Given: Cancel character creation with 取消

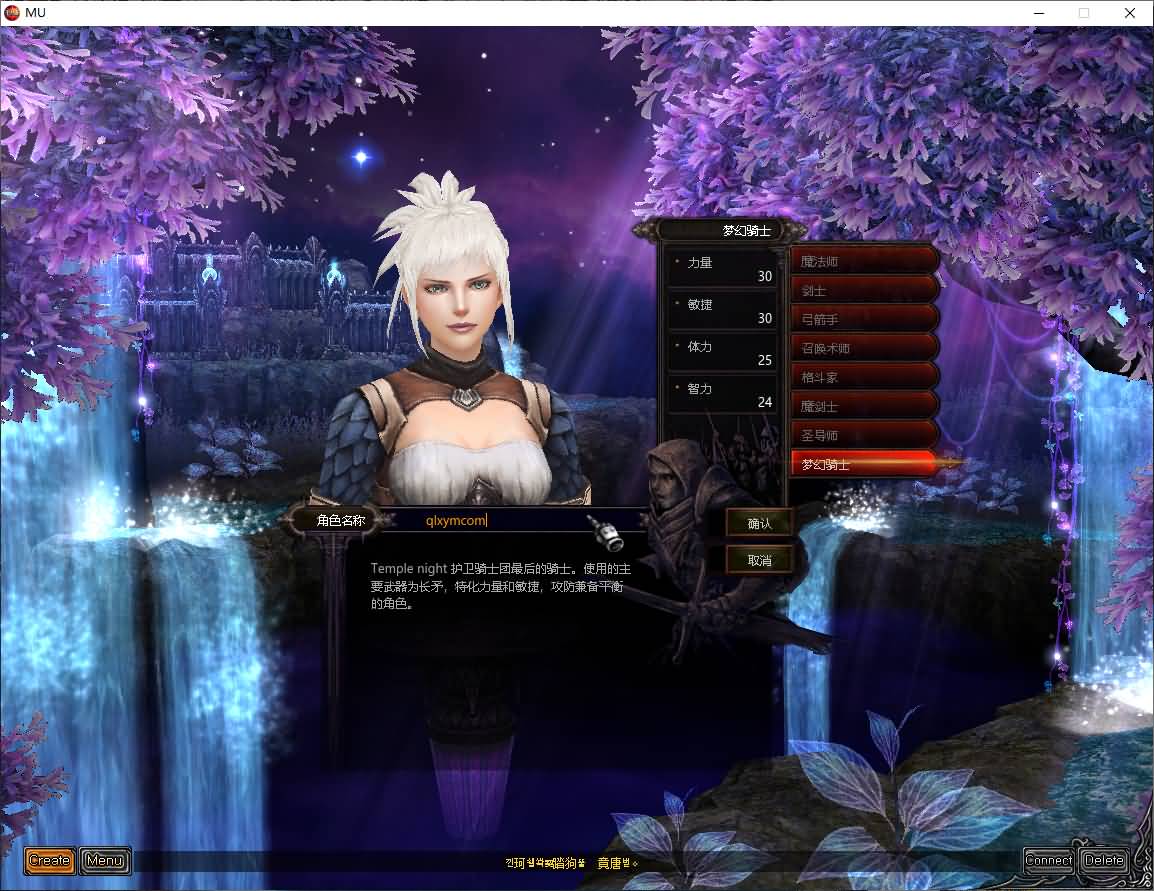Looking at the screenshot, I should coord(760,560).
